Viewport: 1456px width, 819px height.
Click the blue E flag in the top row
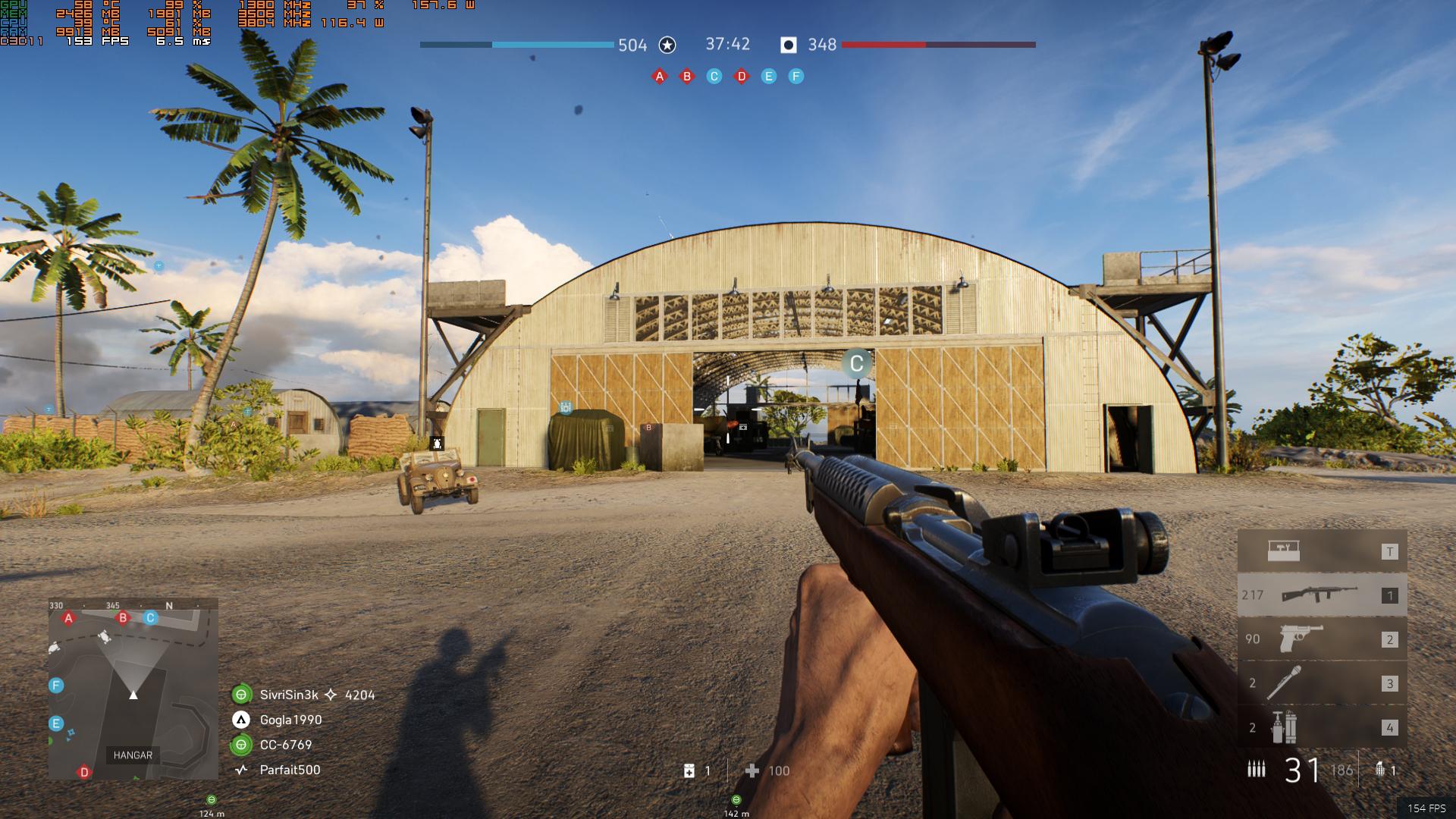(769, 77)
